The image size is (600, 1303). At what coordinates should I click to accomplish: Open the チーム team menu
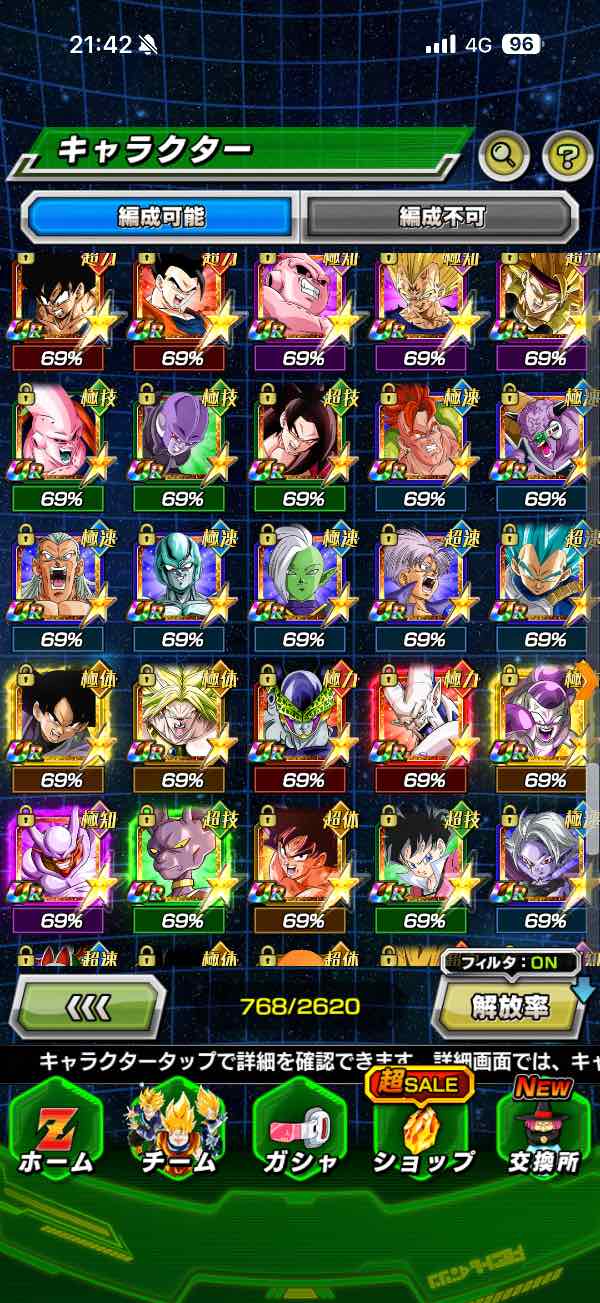[x=177, y=1130]
